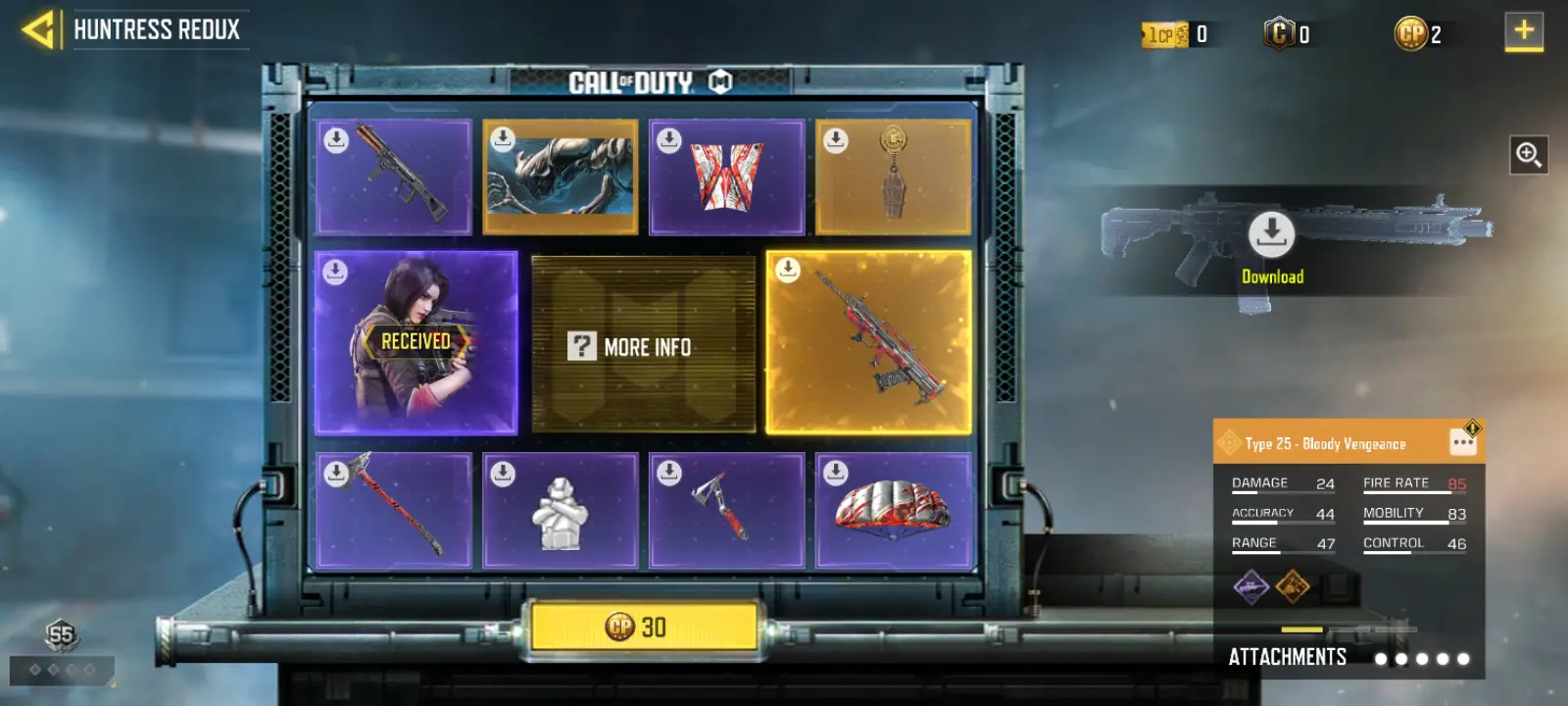Screen dimensions: 1568x706
Task: Download the weapon preview
Action: point(1272,235)
